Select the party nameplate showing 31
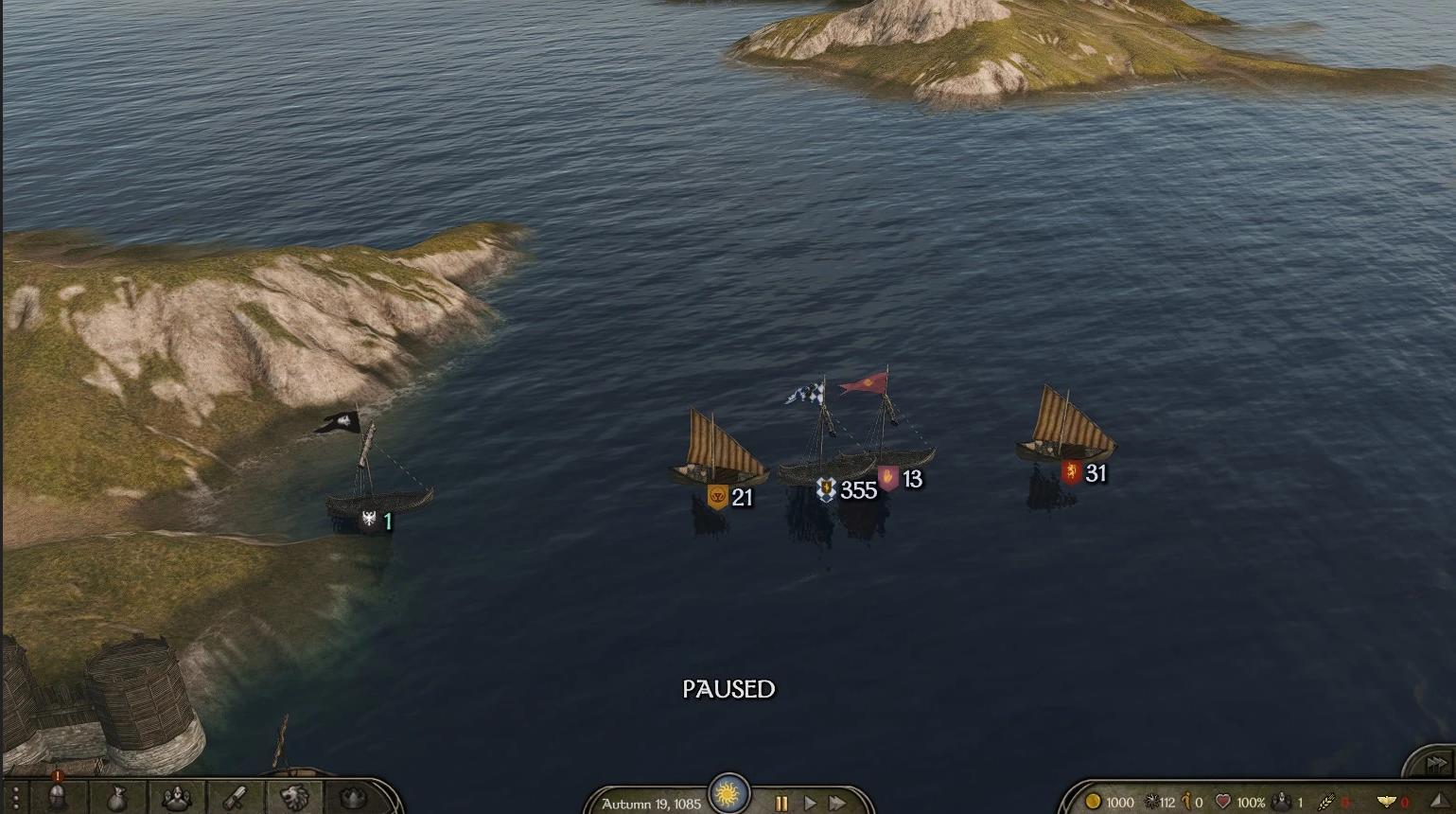The image size is (1456, 814). 1083,473
